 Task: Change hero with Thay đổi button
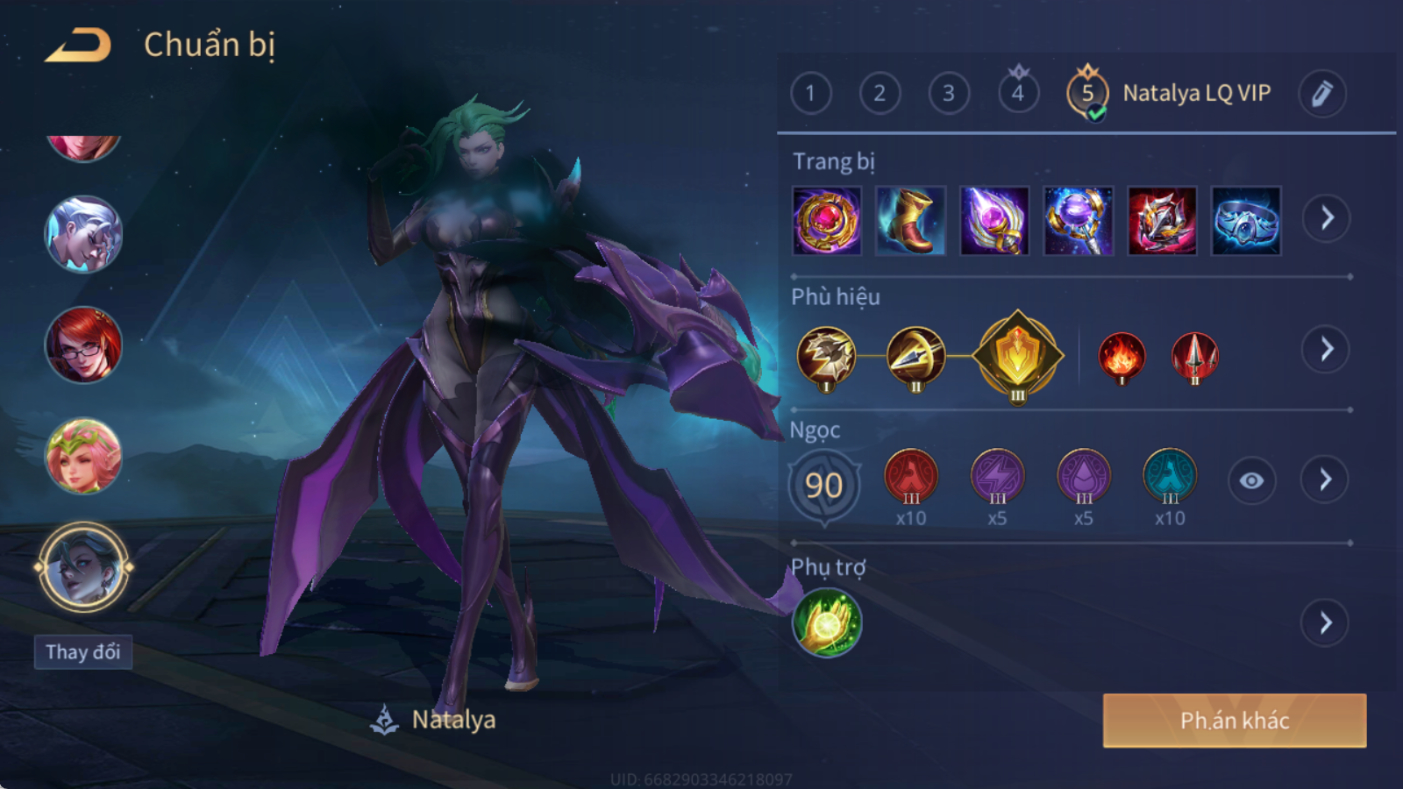click(83, 653)
